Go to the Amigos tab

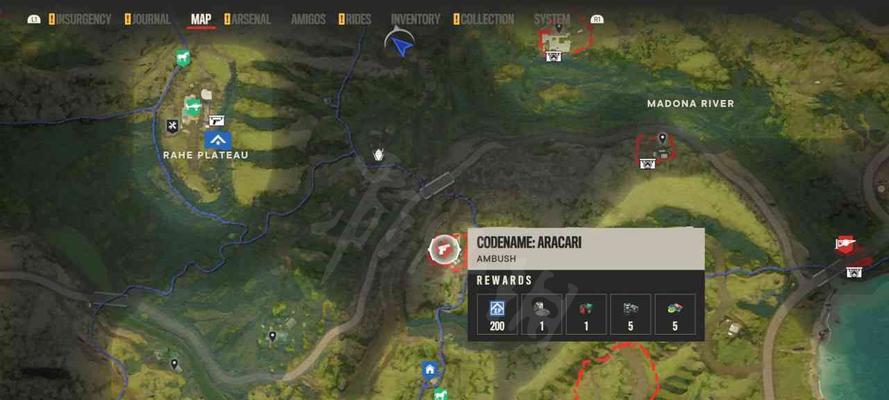[x=308, y=19]
